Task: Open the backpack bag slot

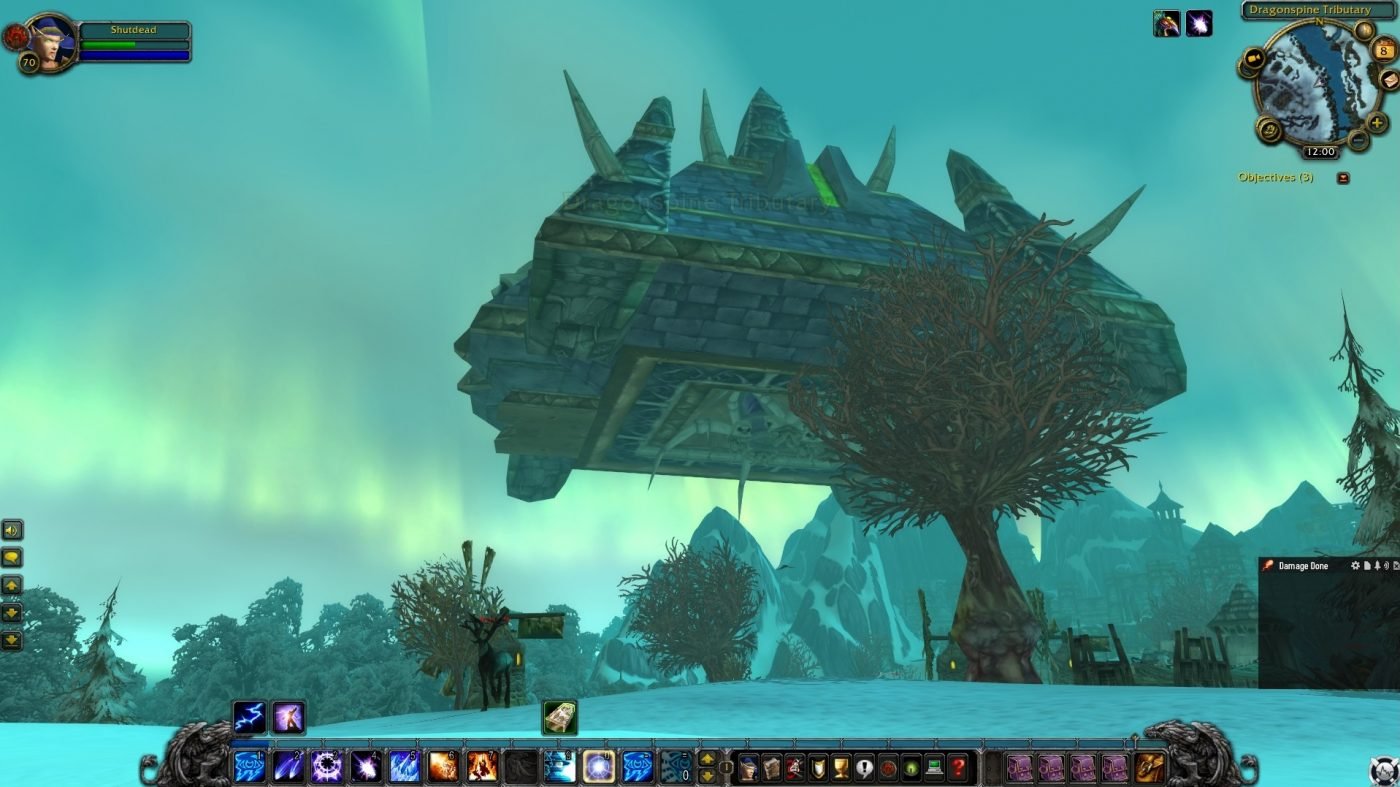Action: 1149,767
